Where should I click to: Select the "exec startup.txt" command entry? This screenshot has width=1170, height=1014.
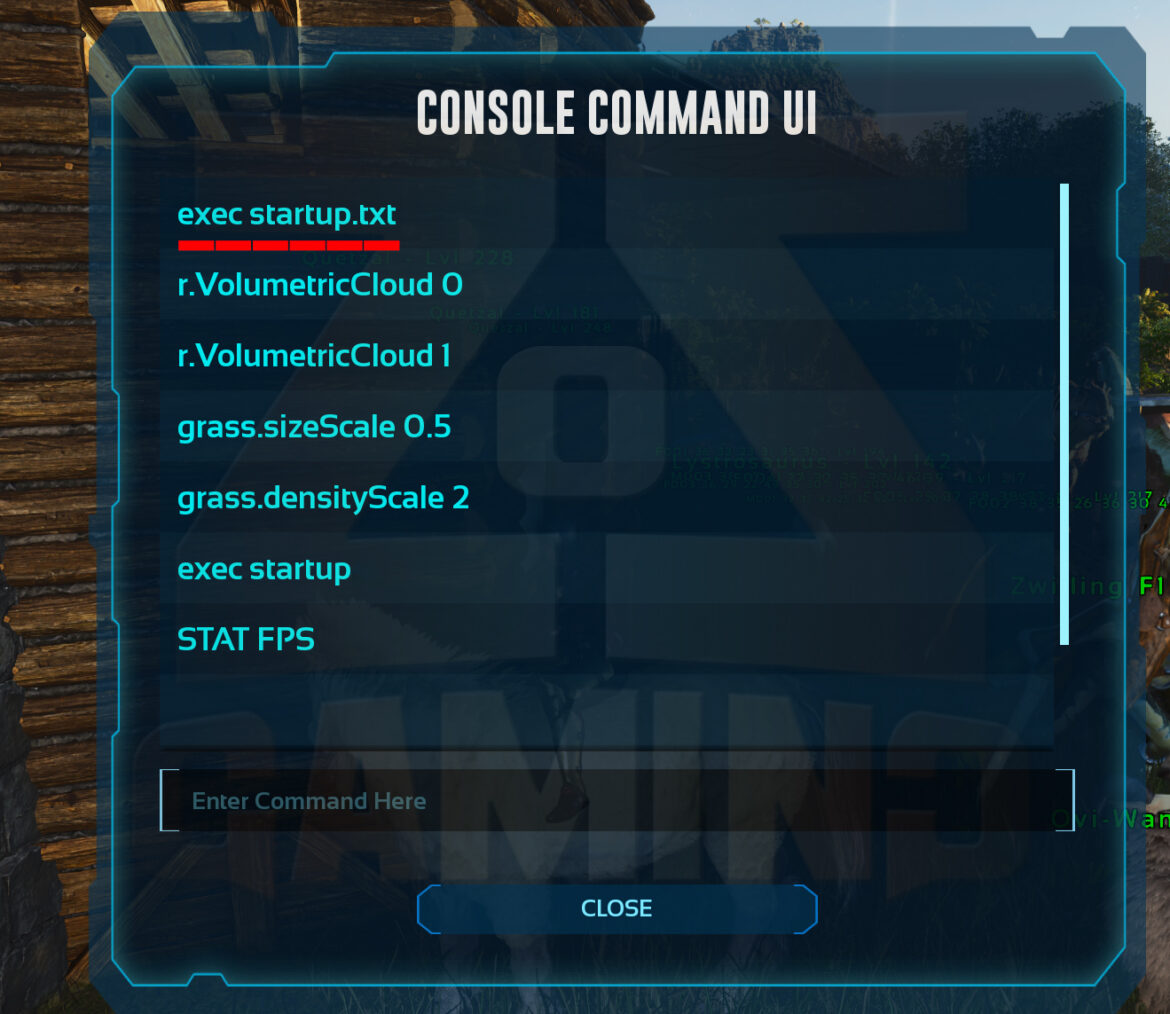(x=287, y=215)
